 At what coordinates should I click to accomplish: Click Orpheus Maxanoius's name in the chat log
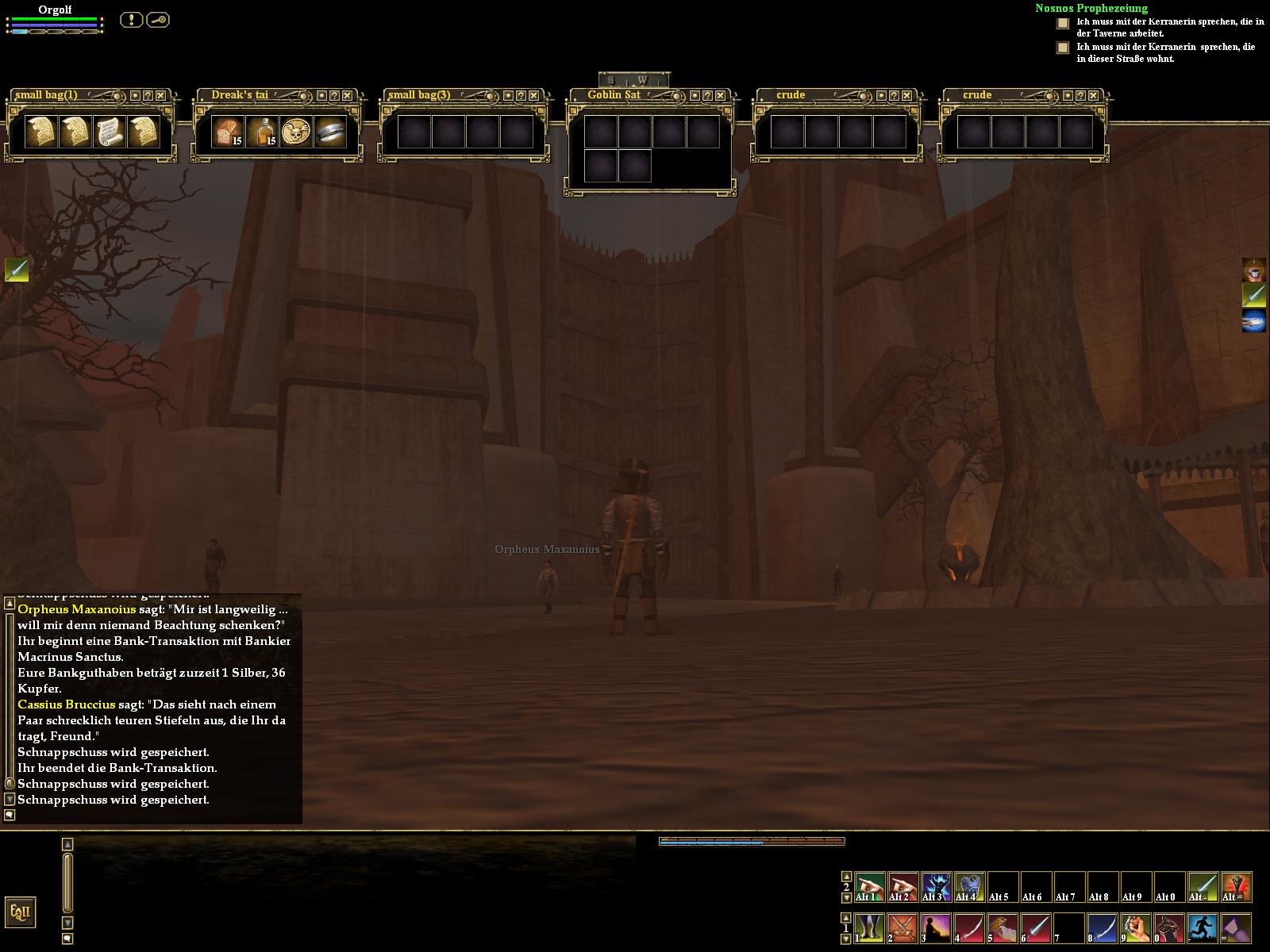tap(76, 609)
